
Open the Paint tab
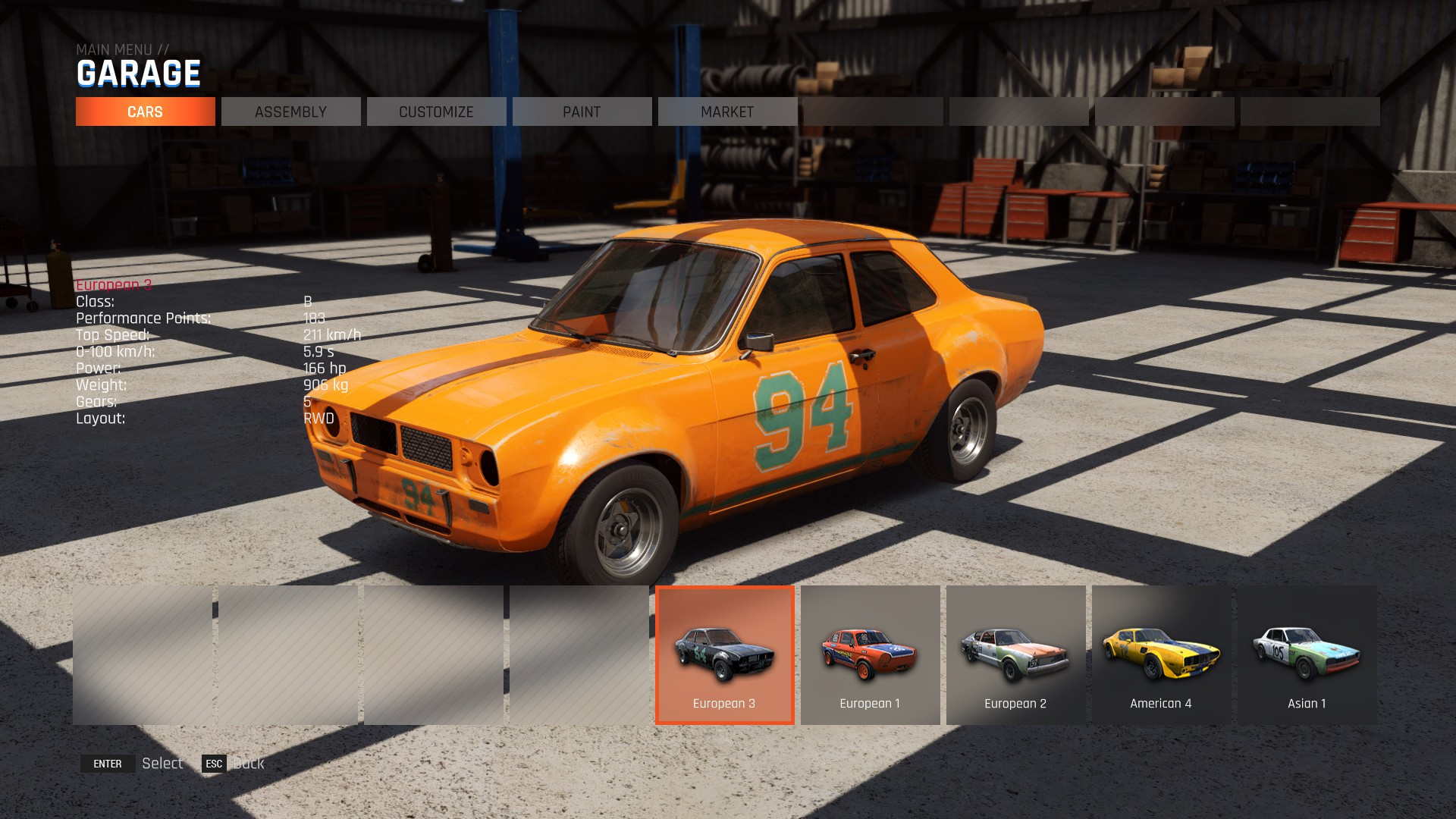(x=582, y=111)
